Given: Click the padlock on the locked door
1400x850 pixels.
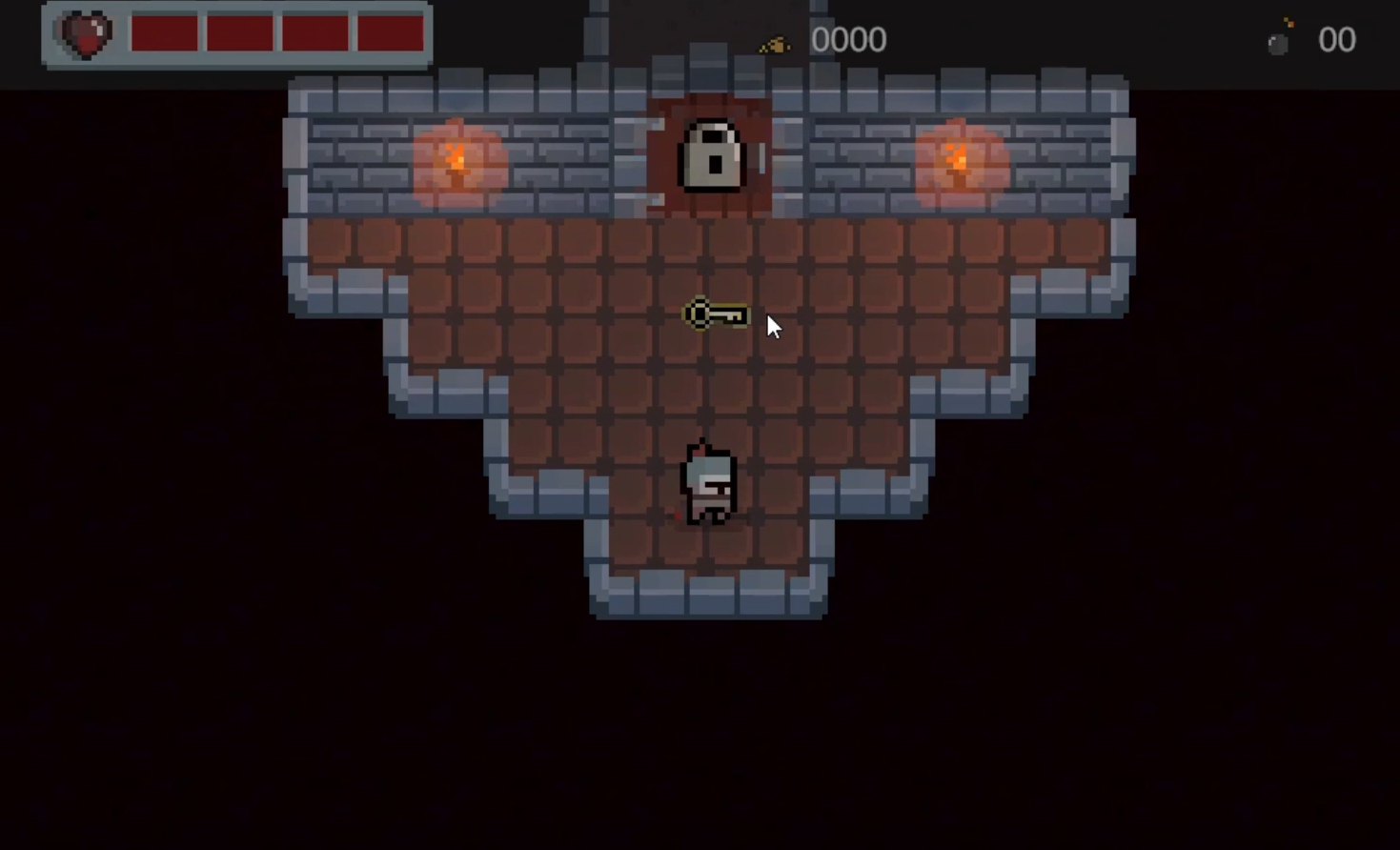Looking at the screenshot, I should click(709, 157).
